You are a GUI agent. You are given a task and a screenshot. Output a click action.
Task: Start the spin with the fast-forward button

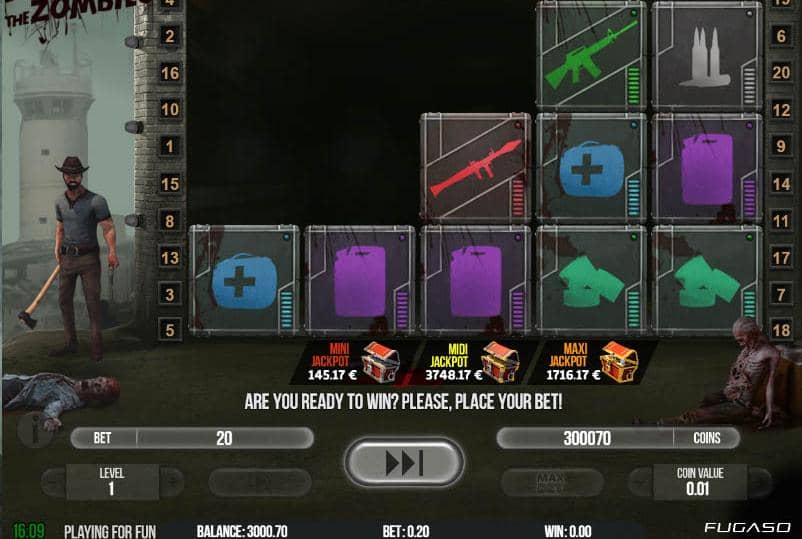coord(403,462)
